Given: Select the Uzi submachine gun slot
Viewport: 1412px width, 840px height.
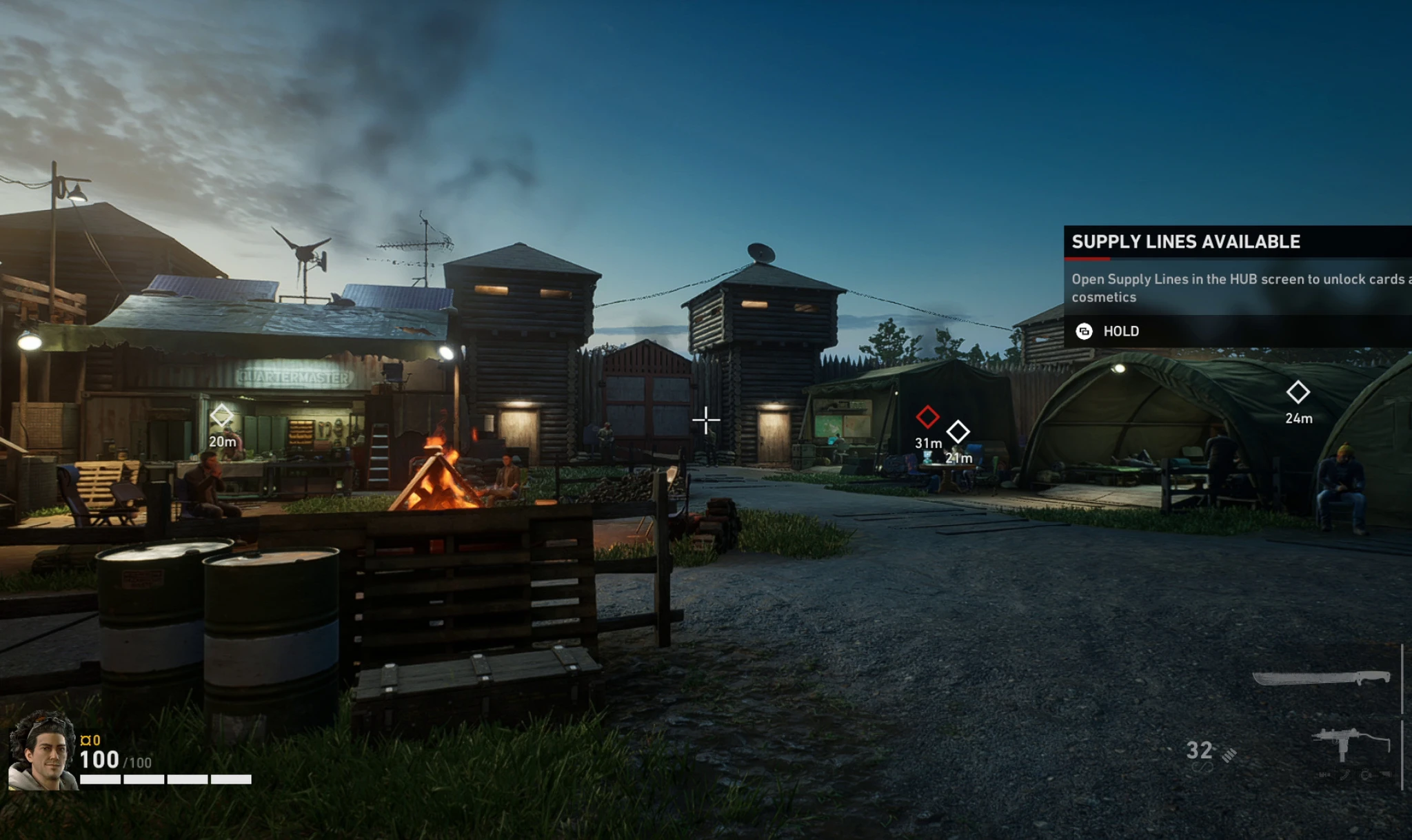Looking at the screenshot, I should [1349, 745].
